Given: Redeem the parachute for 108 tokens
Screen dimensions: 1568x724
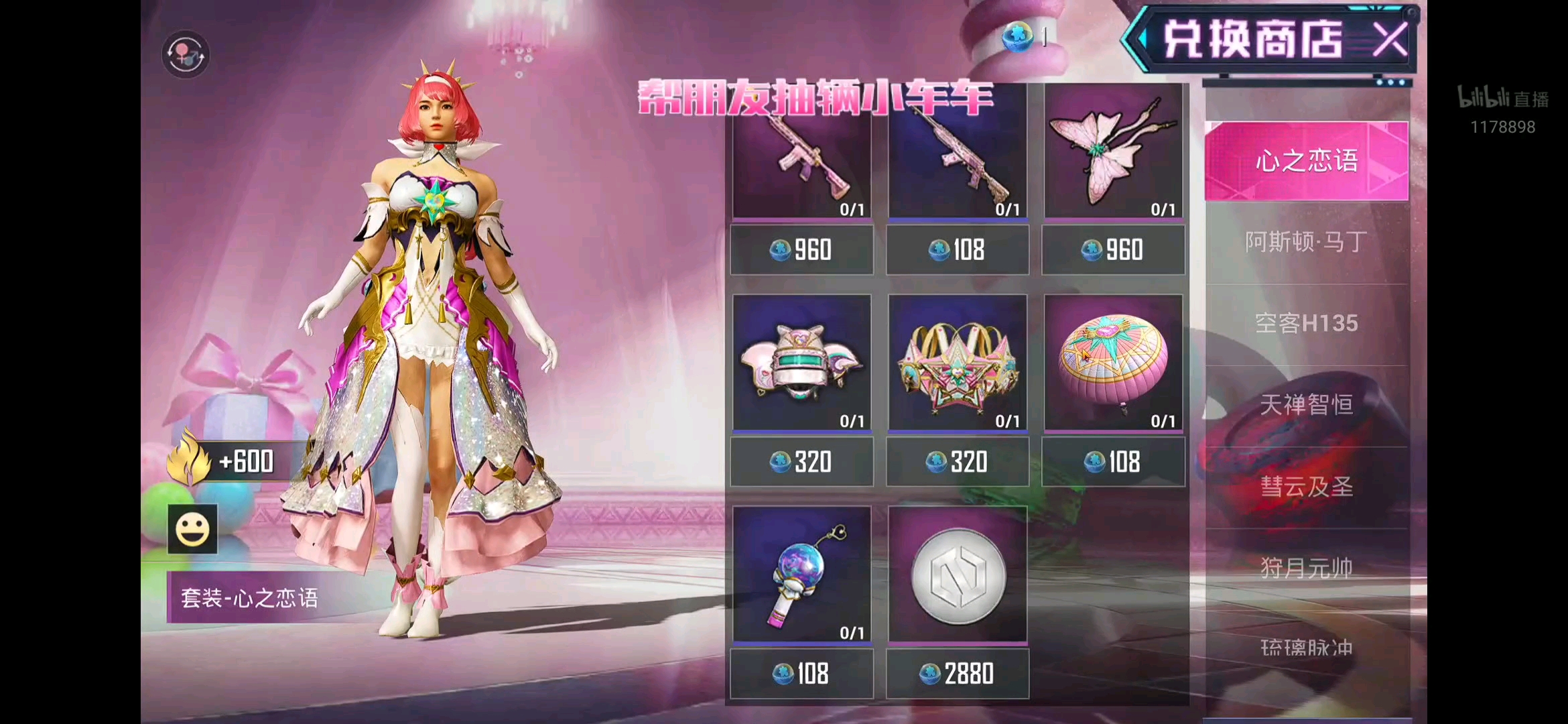Looking at the screenshot, I should click(x=1113, y=462).
